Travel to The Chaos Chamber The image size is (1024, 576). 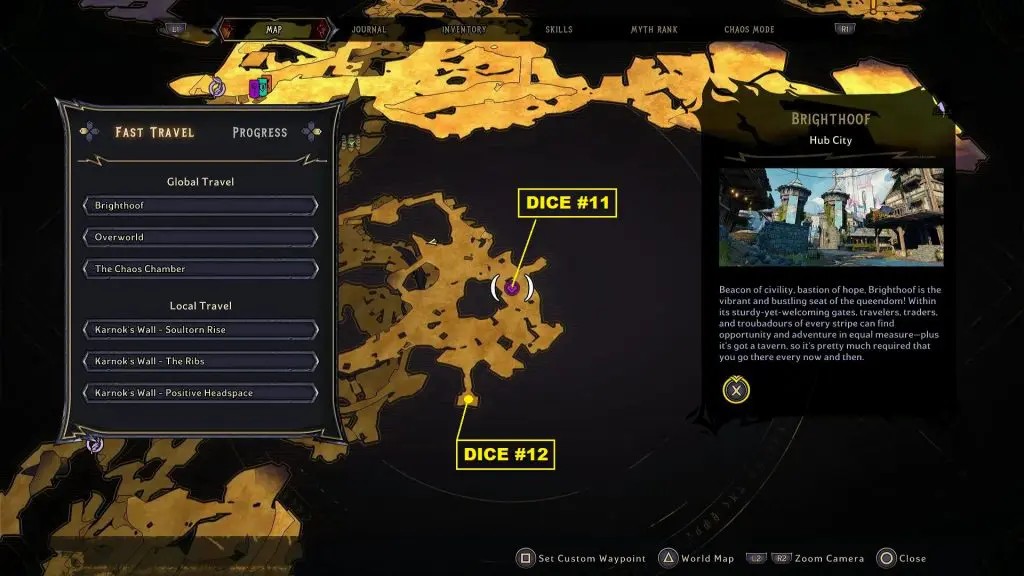[201, 269]
